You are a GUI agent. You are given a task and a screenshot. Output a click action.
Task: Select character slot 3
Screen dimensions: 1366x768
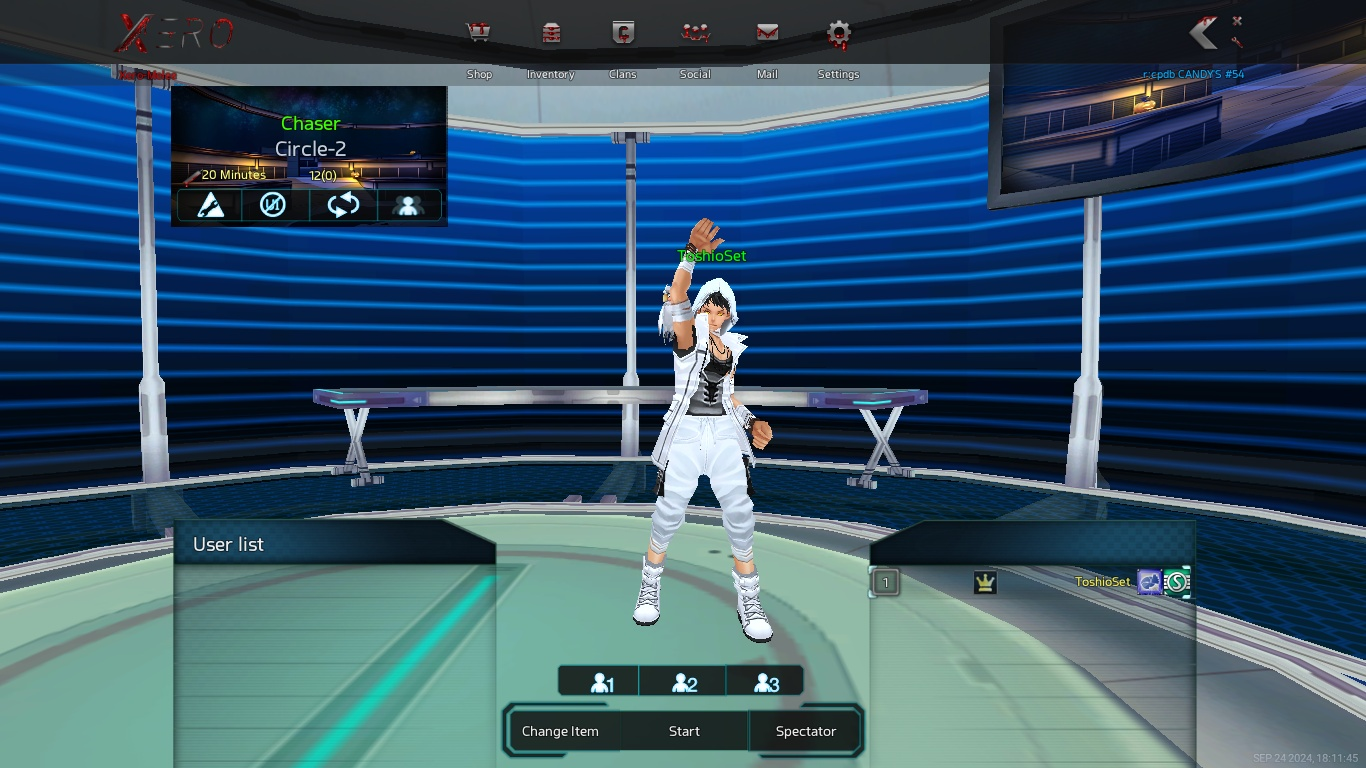pos(765,683)
